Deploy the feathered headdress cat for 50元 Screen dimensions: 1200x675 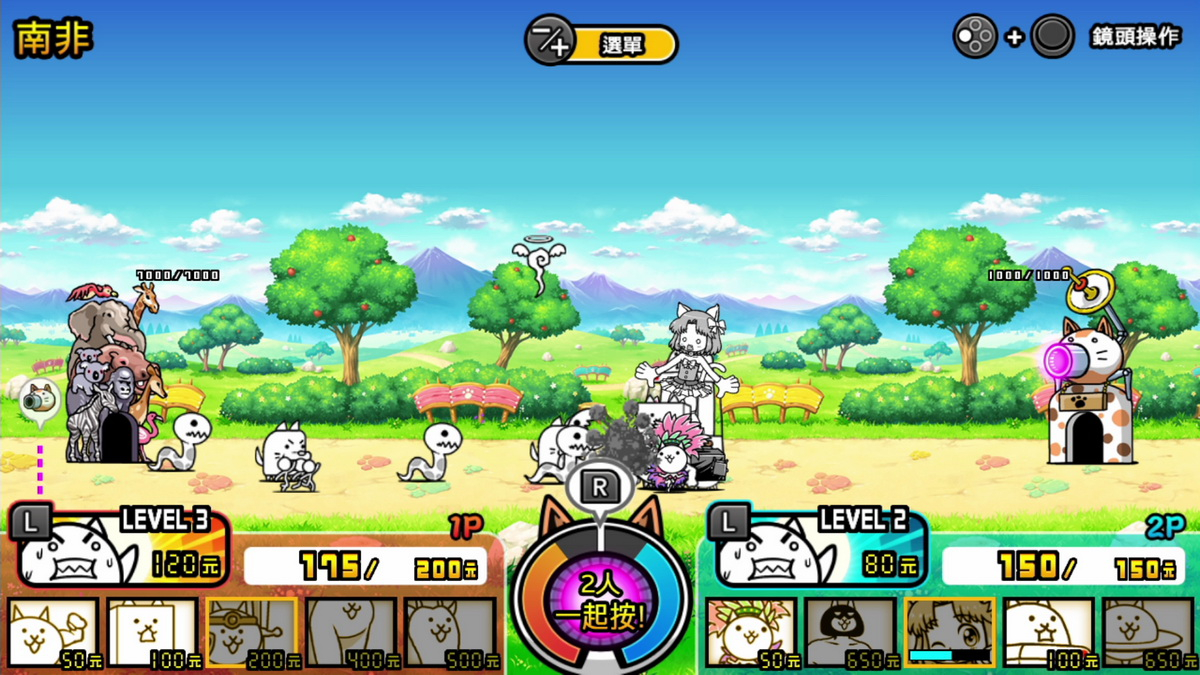point(751,632)
